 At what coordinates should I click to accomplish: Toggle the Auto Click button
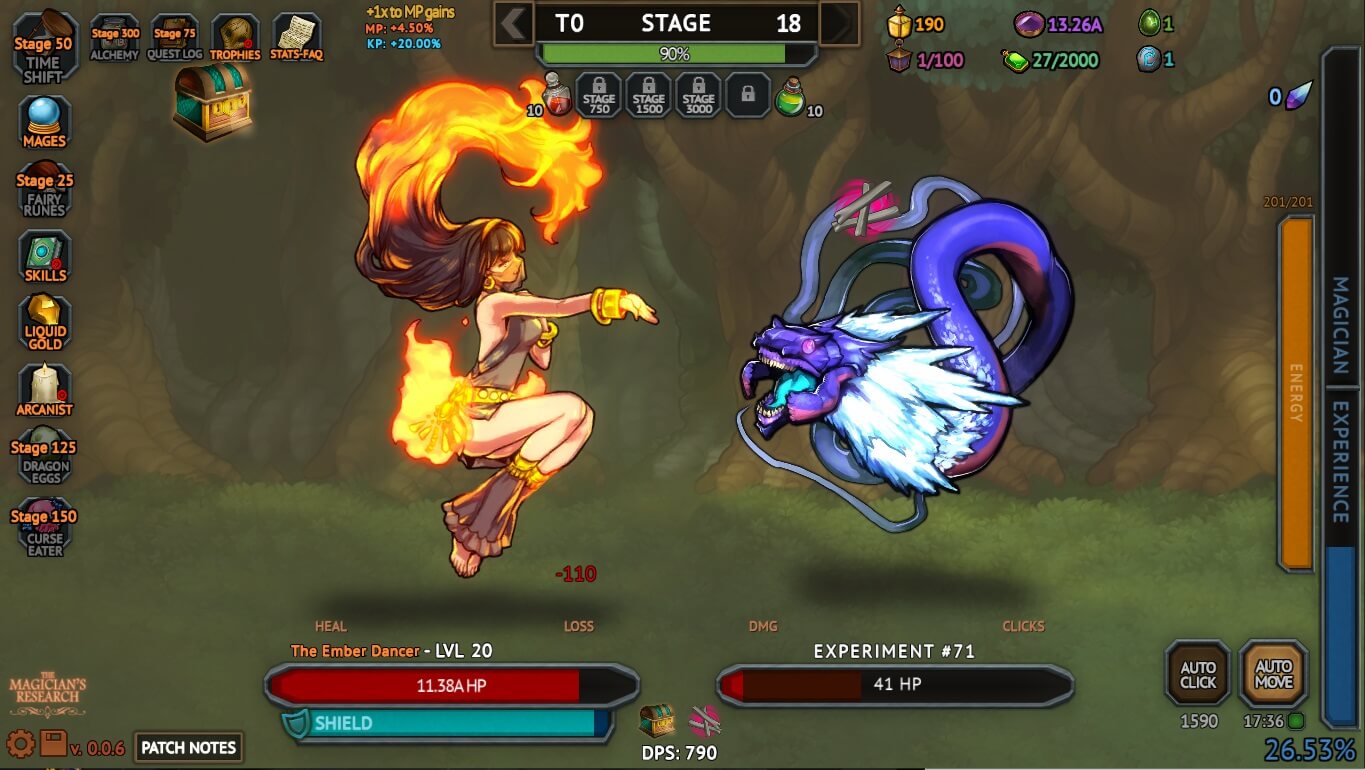click(x=1198, y=674)
